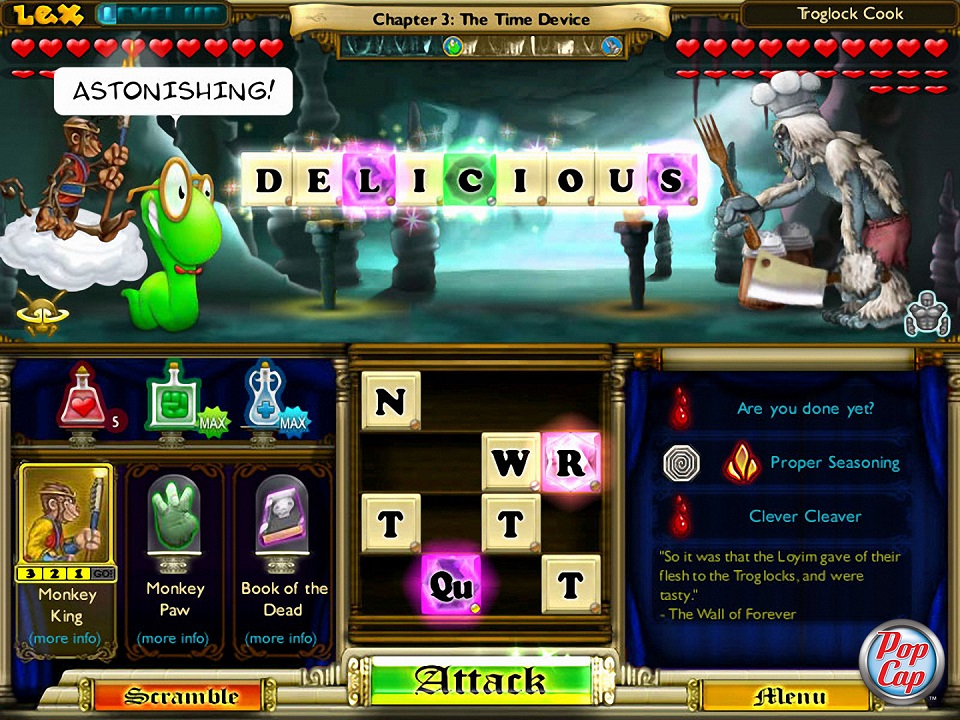Viewport: 960px width, 720px height.
Task: Select the W letter tile
Action: [x=511, y=462]
